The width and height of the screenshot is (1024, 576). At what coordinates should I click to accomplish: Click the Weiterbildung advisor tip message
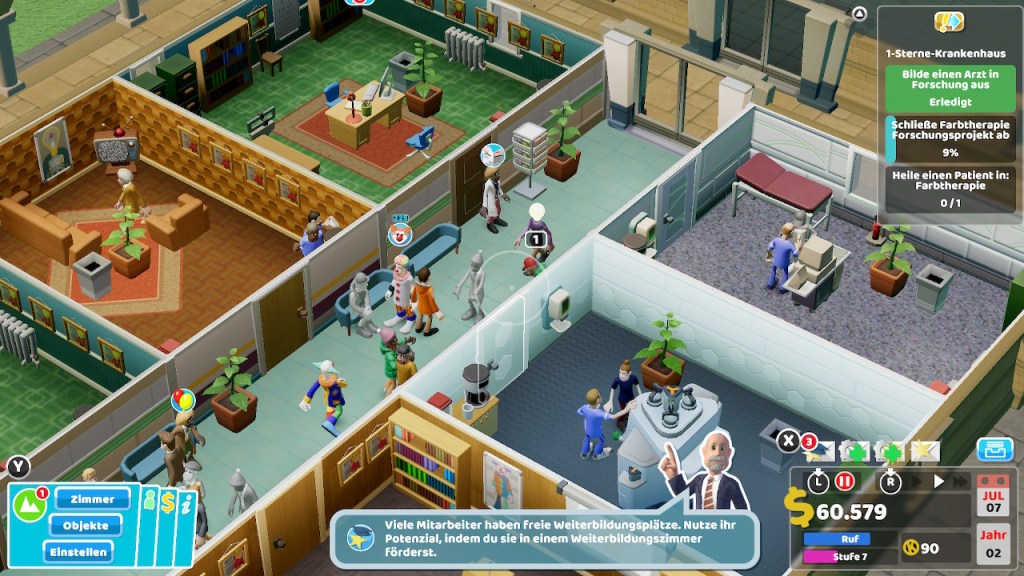click(545, 539)
